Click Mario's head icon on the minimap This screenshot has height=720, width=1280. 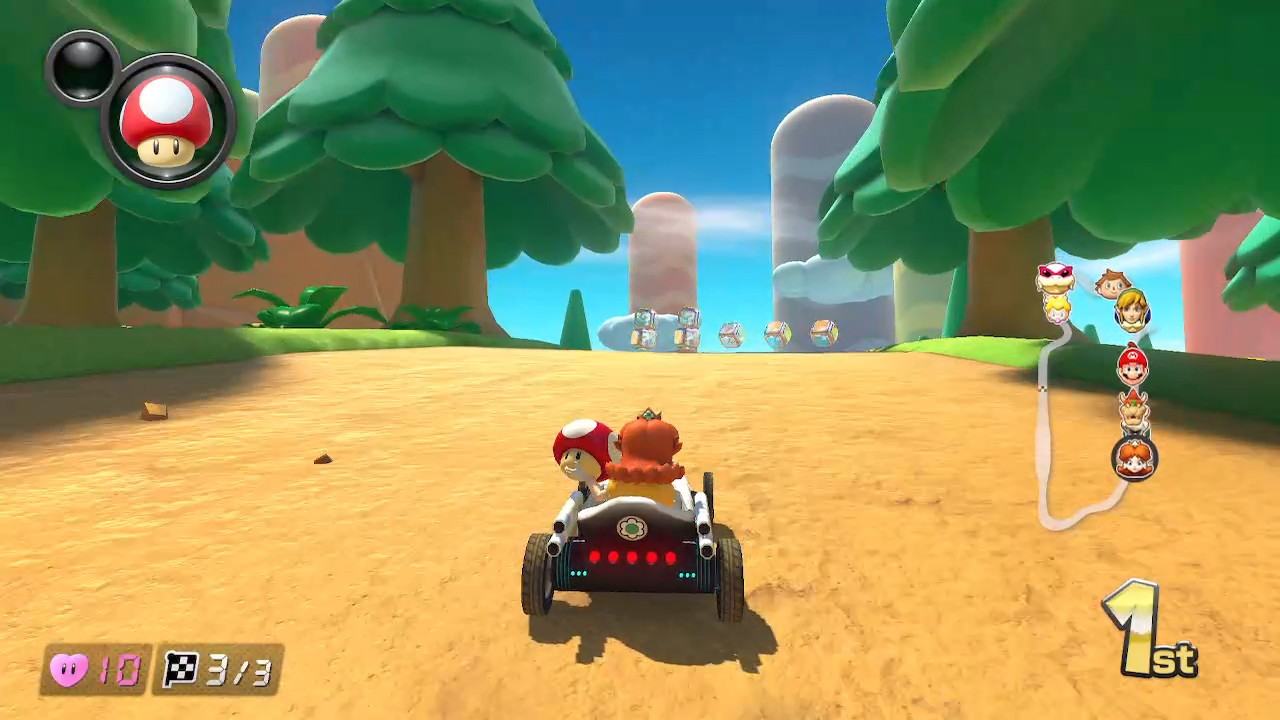1133,368
